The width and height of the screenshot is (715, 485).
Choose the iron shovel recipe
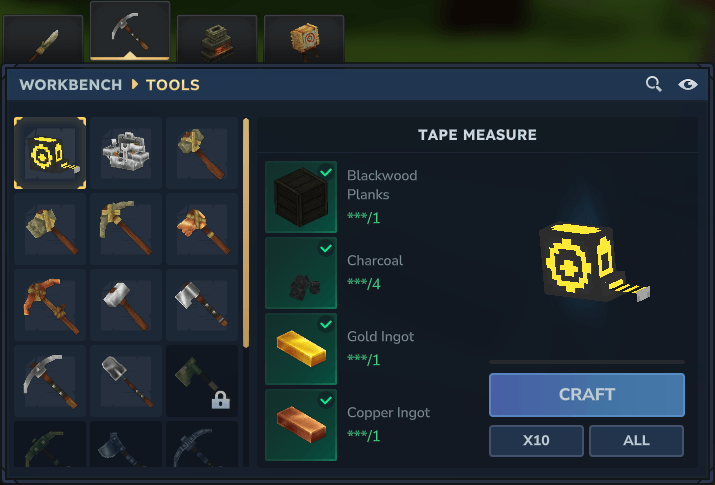[126, 381]
